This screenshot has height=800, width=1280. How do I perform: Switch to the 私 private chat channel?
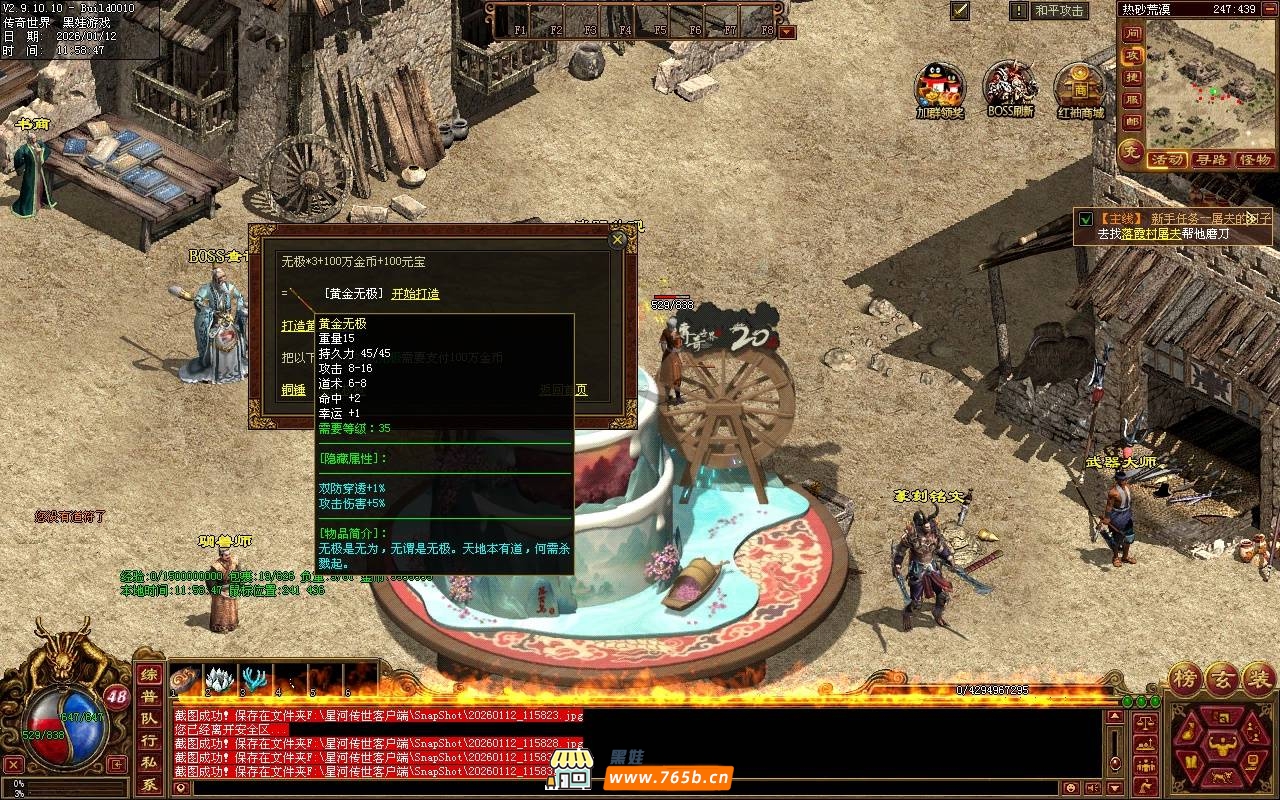[148, 763]
